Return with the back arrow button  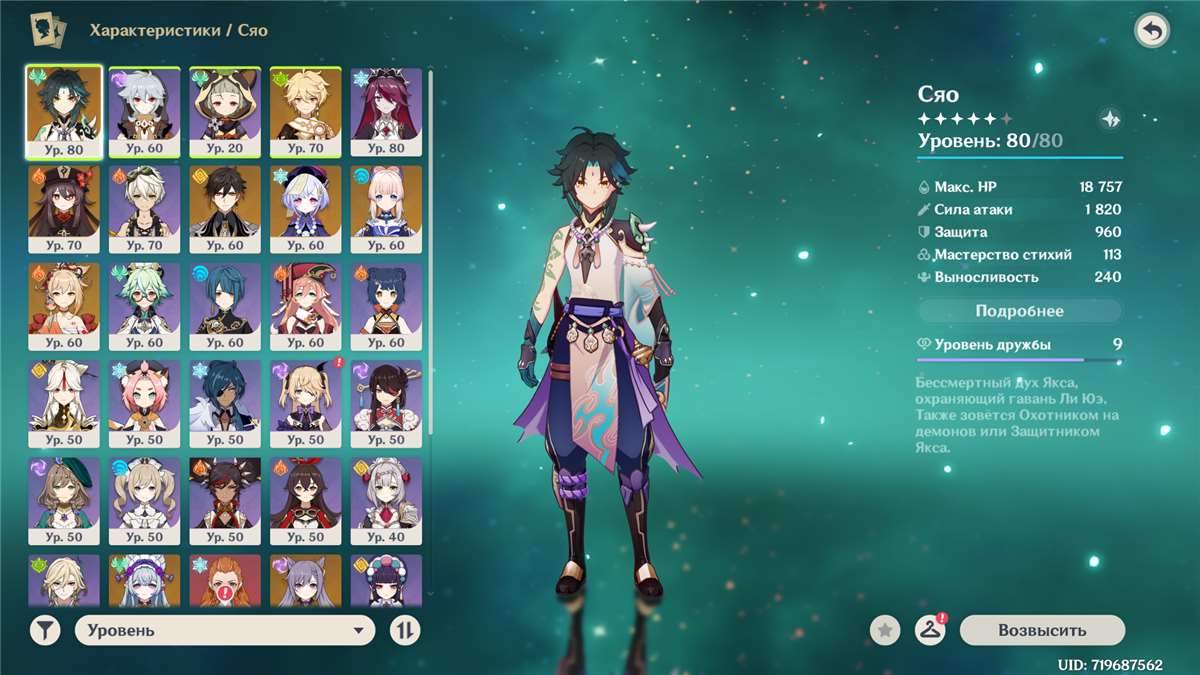click(x=1152, y=31)
